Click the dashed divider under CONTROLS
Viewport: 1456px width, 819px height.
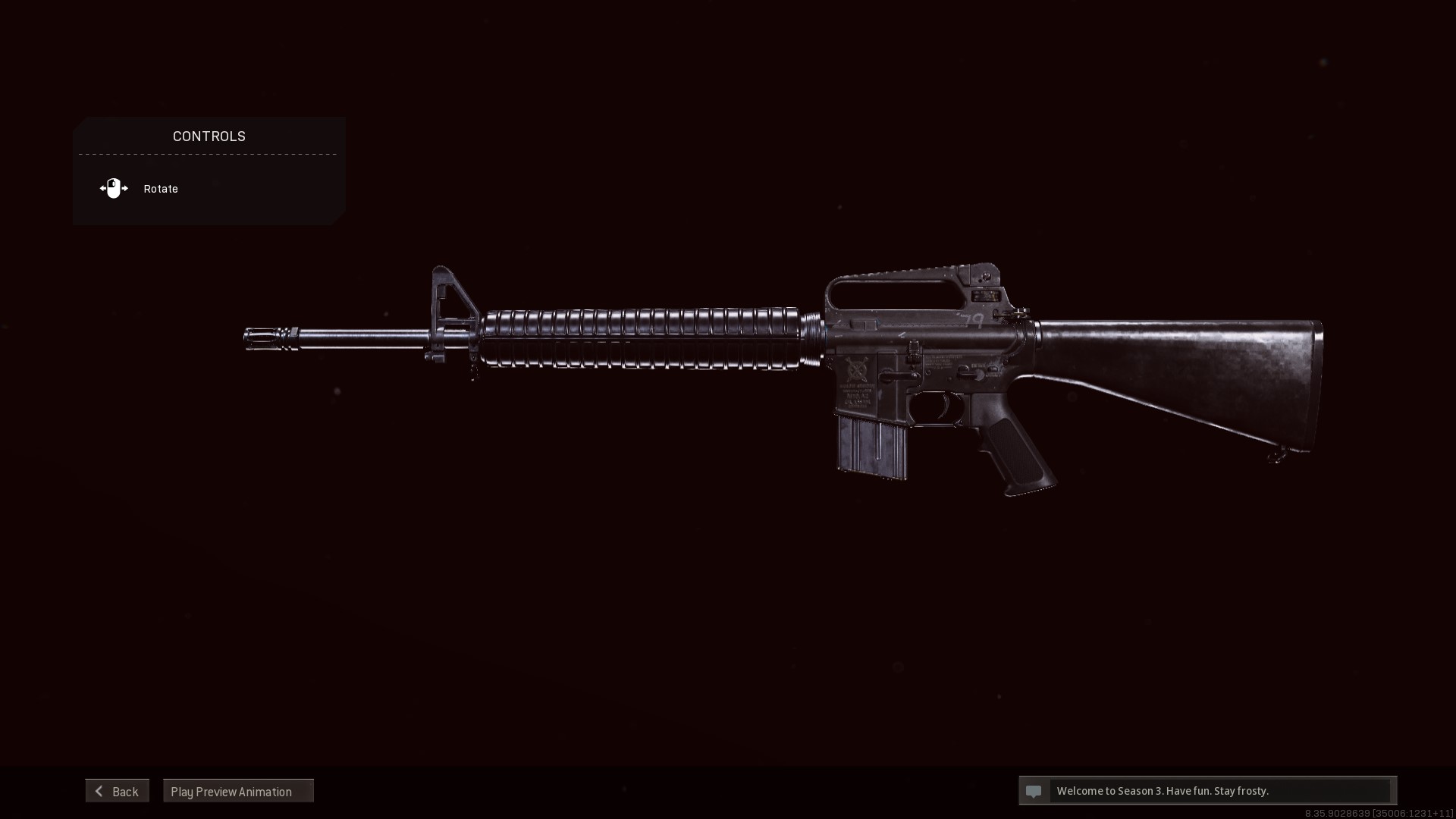pyautogui.click(x=207, y=155)
